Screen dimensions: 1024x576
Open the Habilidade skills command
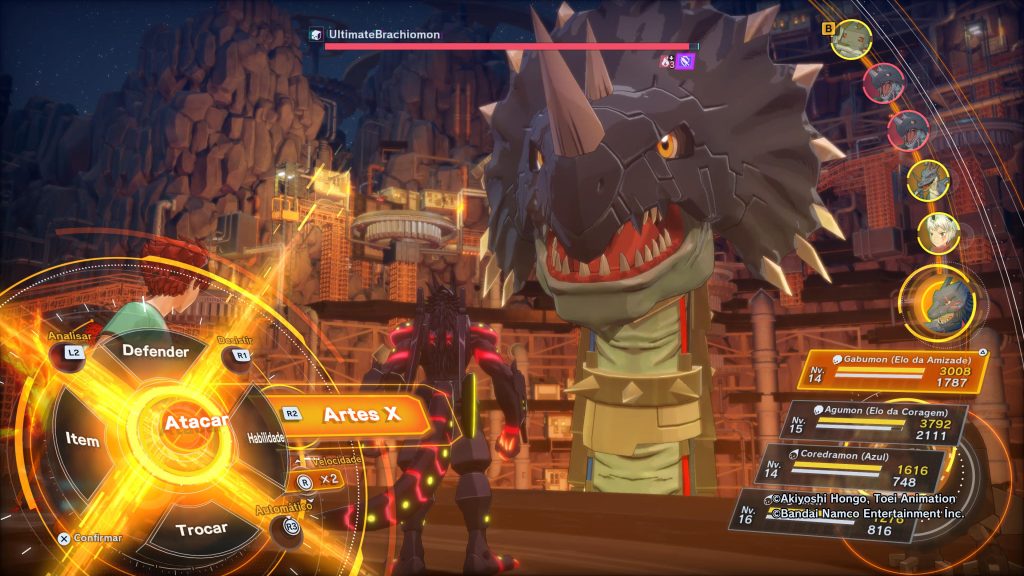pyautogui.click(x=265, y=438)
